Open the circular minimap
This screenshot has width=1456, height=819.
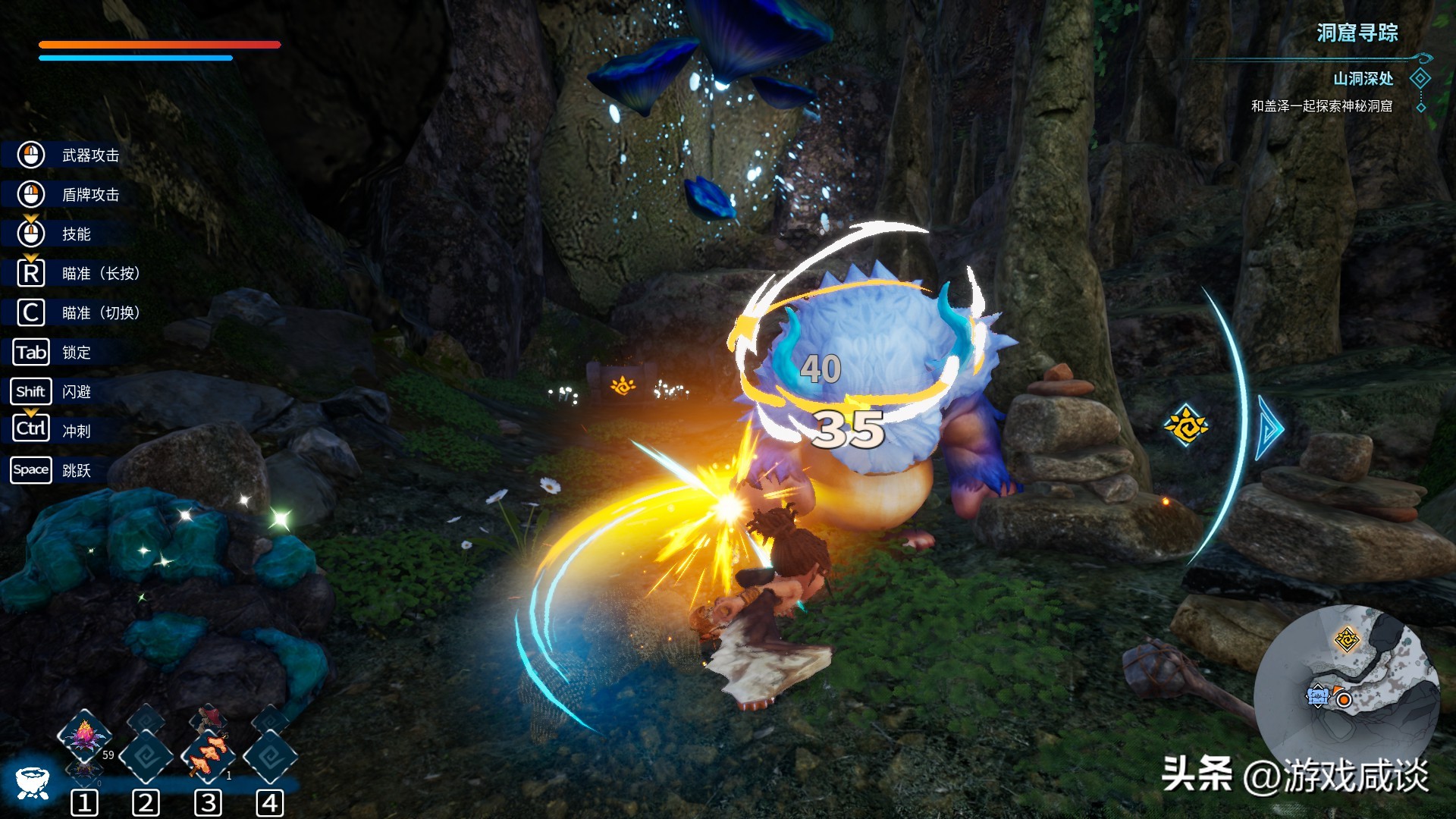[1346, 696]
